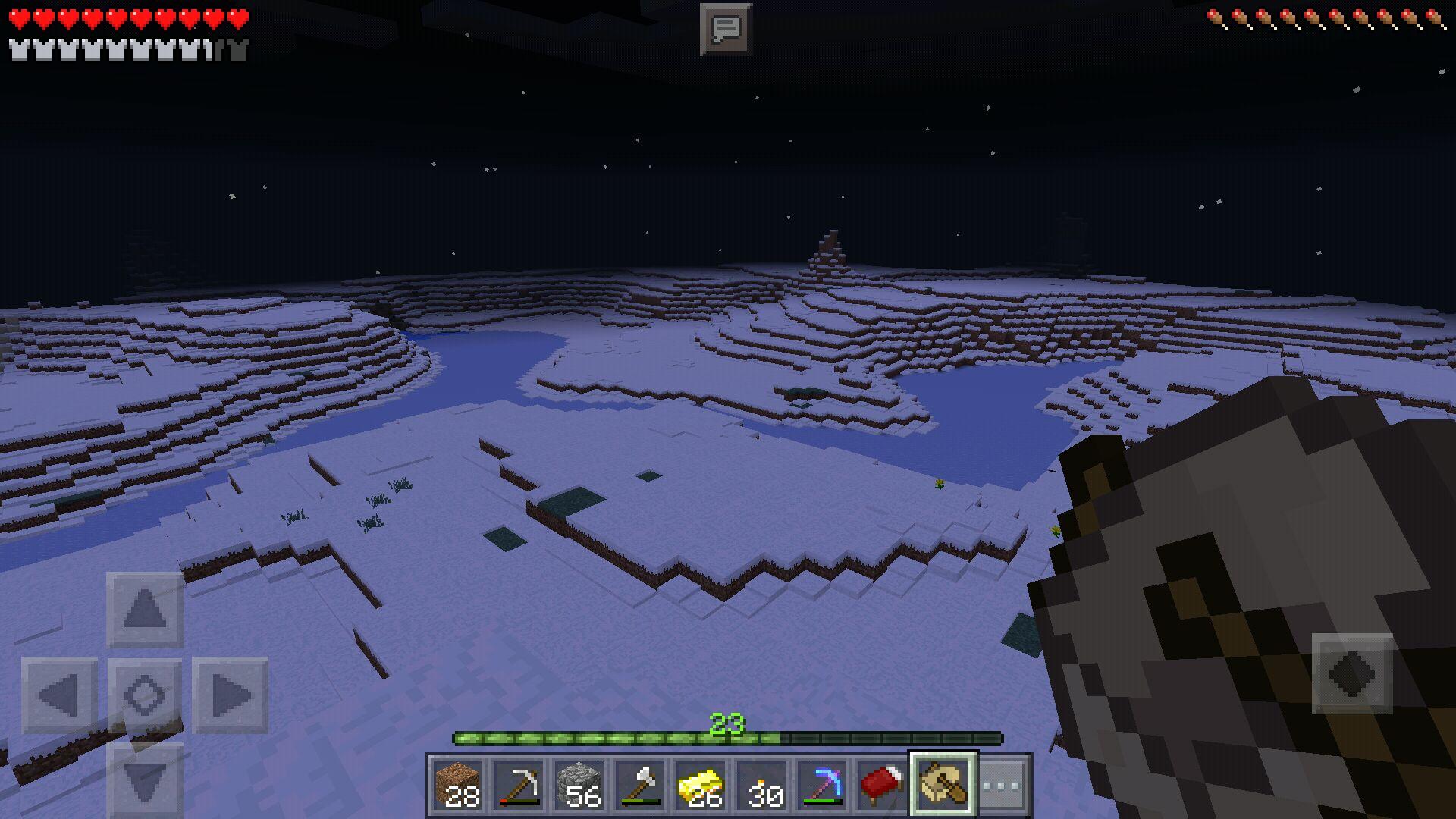This screenshot has height=819, width=1456.
Task: Tap the strafe right arrow button
Action: [x=230, y=695]
